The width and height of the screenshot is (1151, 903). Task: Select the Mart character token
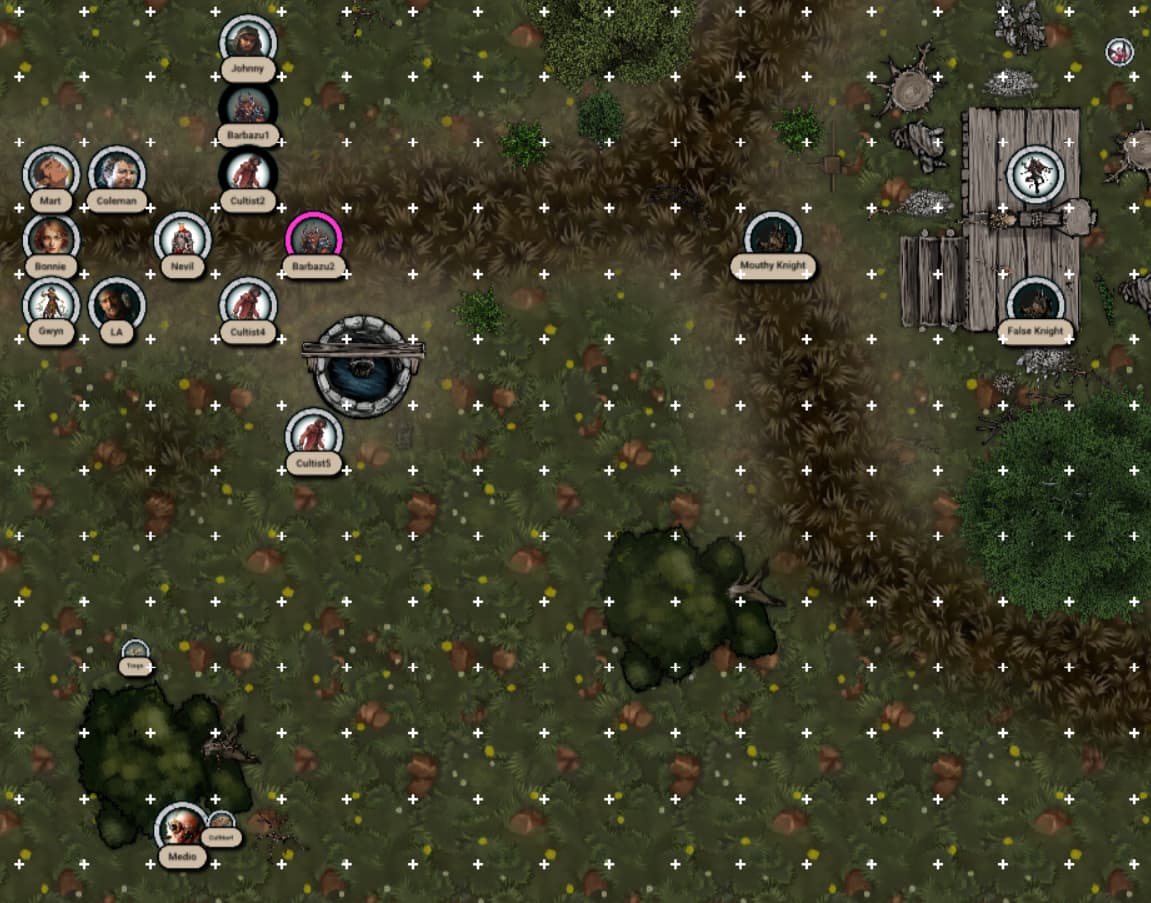51,173
